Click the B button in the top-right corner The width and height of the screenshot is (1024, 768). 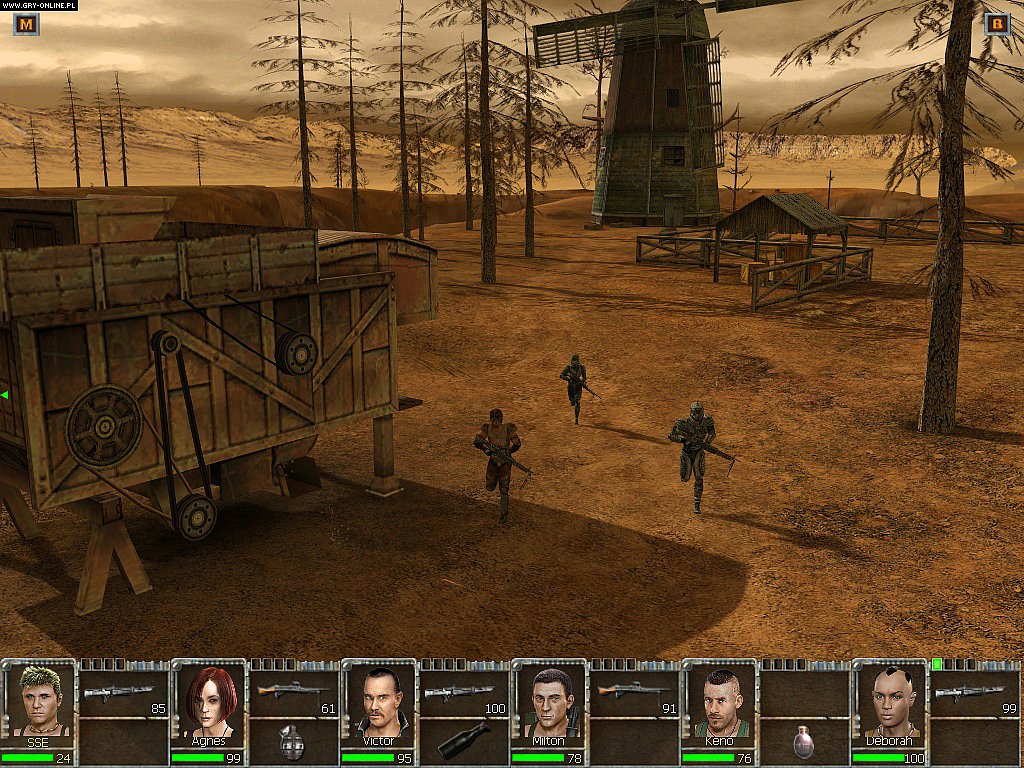(x=997, y=24)
